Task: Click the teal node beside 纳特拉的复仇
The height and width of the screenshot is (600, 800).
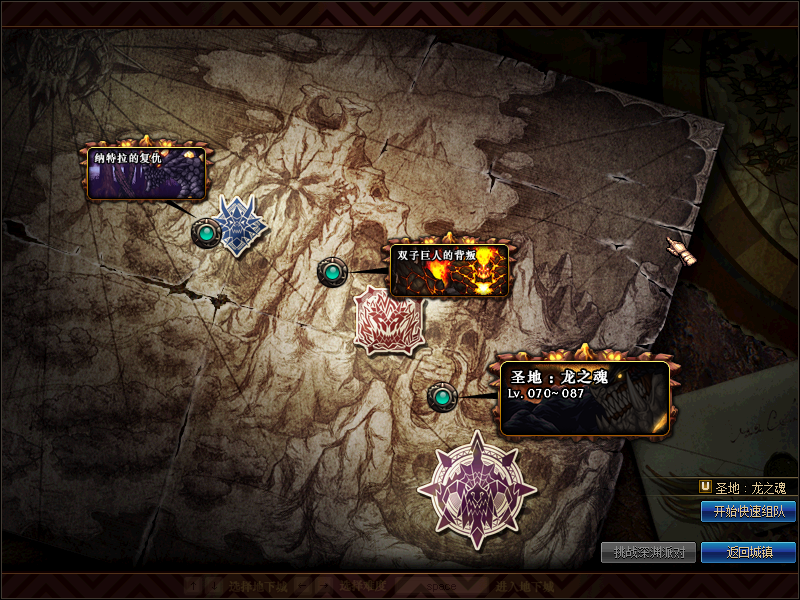Action: click(205, 233)
